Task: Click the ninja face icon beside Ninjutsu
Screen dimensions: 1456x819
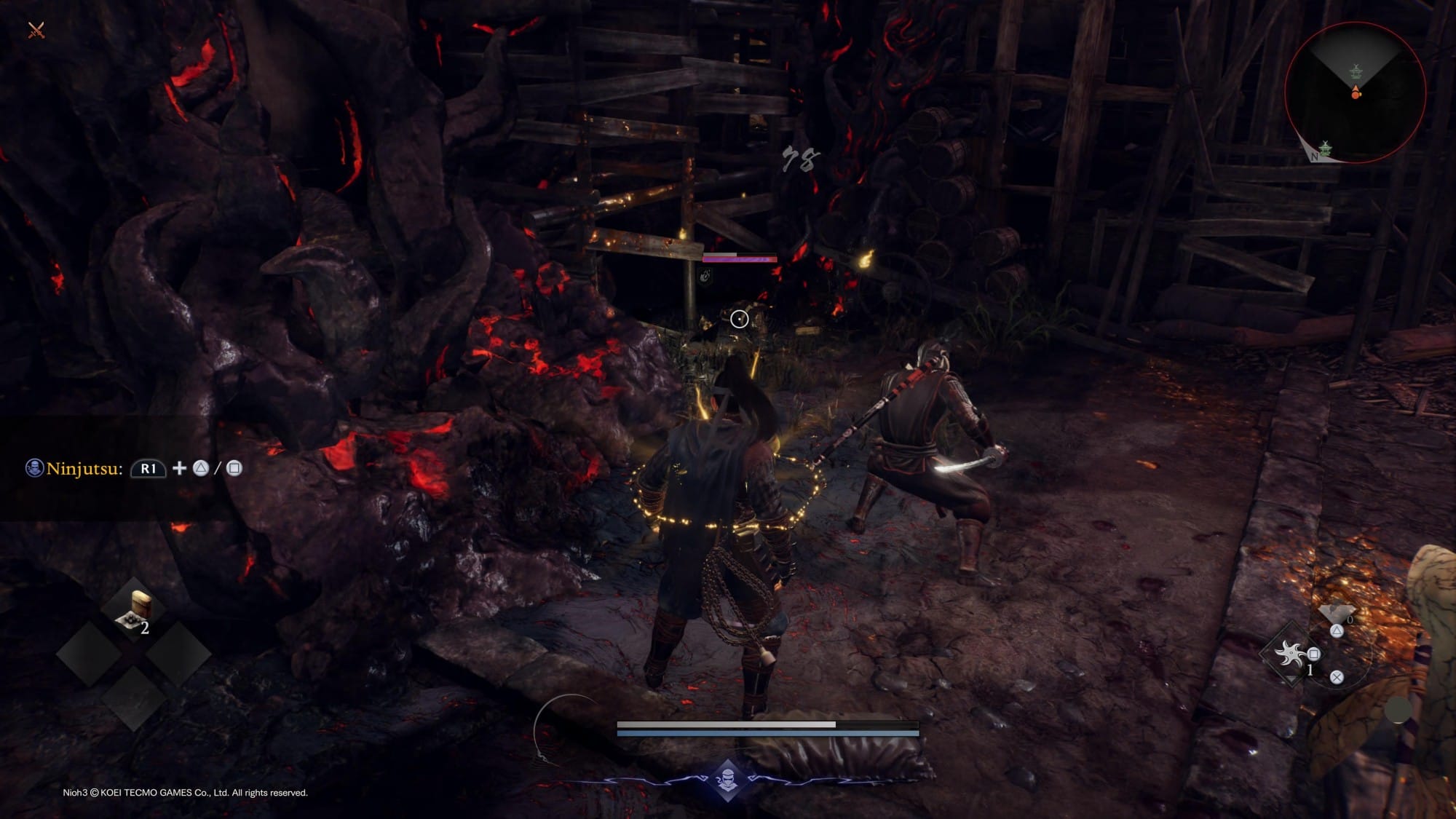Action: pyautogui.click(x=34, y=468)
